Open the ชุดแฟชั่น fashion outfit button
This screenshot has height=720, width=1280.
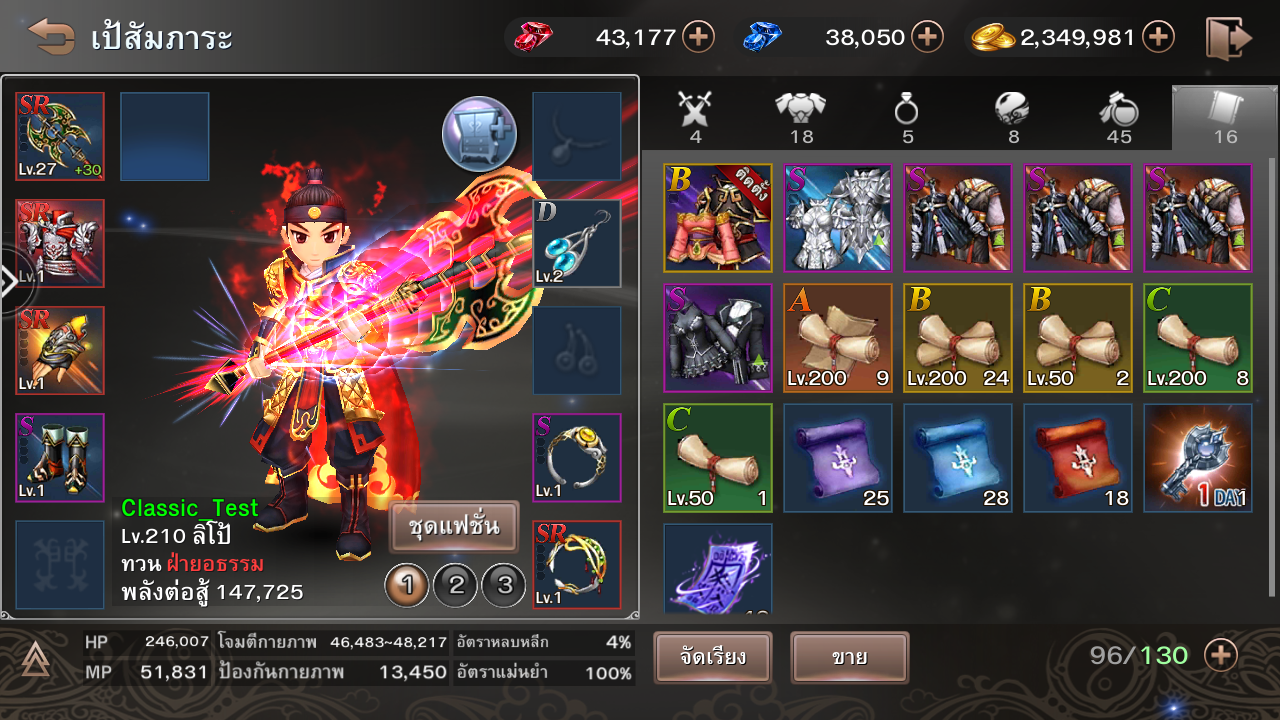coord(454,527)
